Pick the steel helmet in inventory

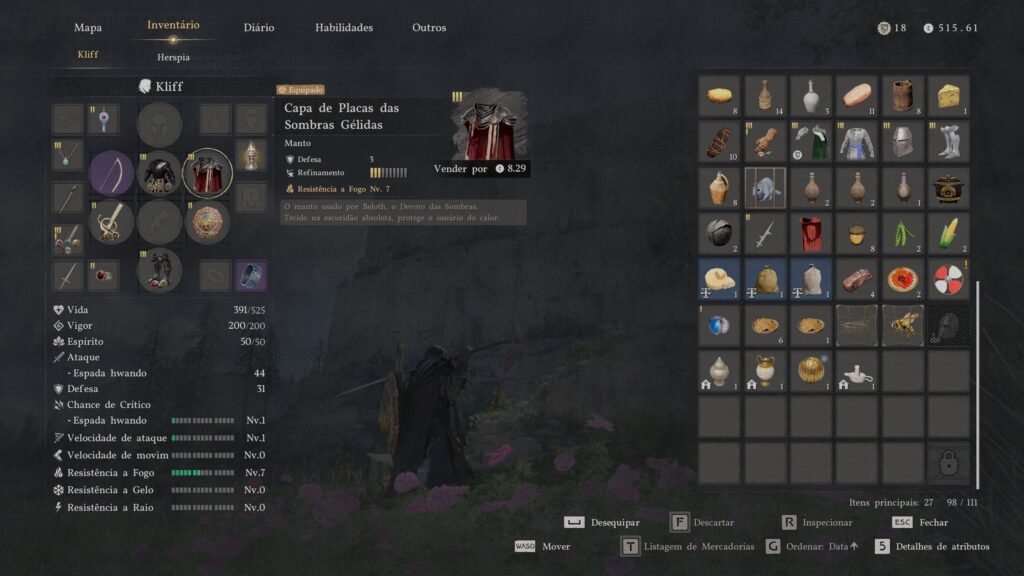[x=902, y=142]
